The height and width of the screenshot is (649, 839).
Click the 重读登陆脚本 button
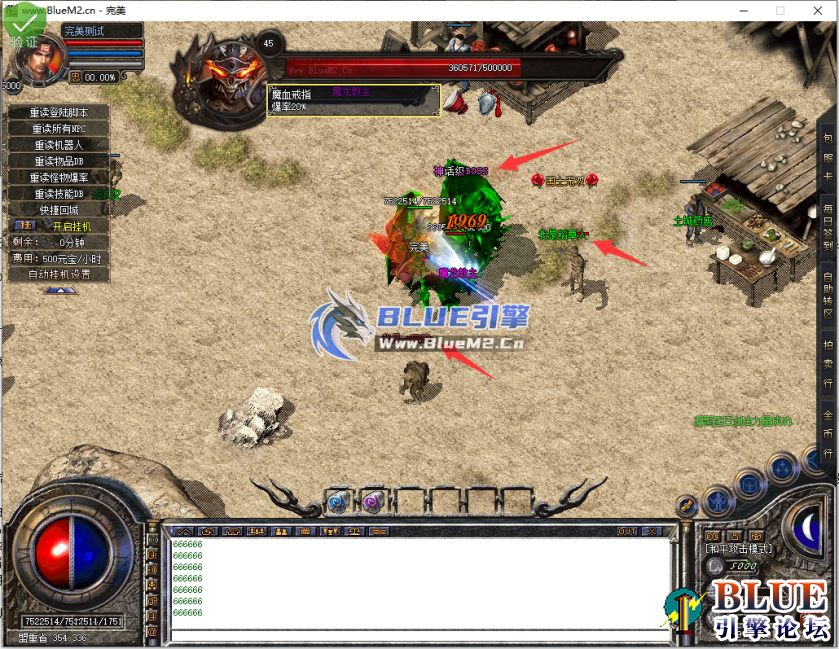click(58, 113)
